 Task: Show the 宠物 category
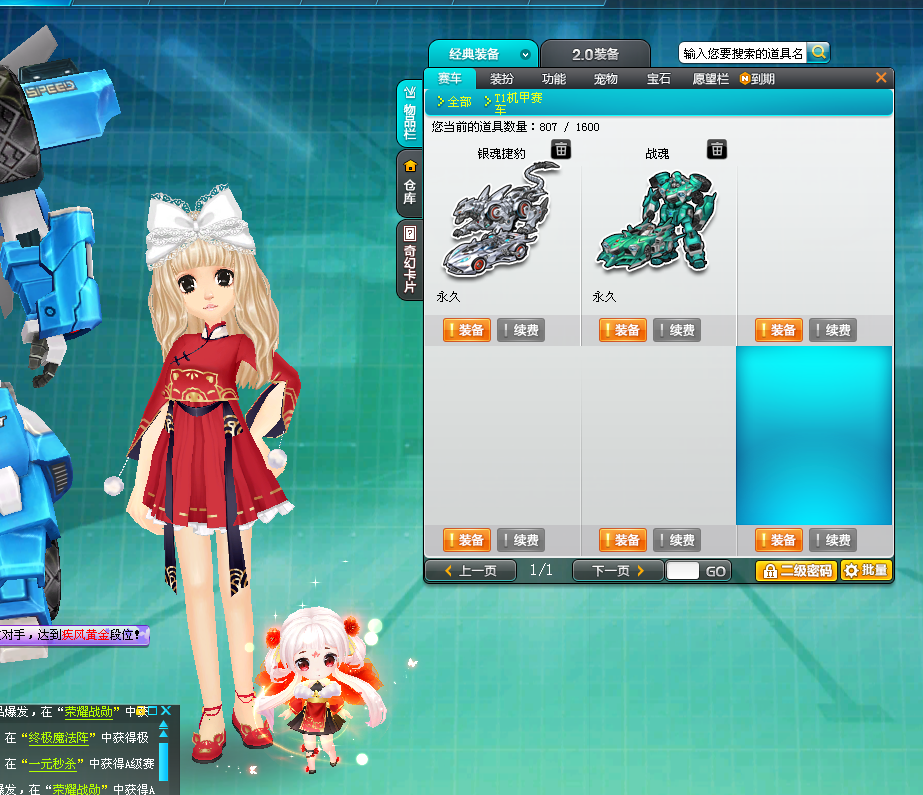pyautogui.click(x=605, y=79)
